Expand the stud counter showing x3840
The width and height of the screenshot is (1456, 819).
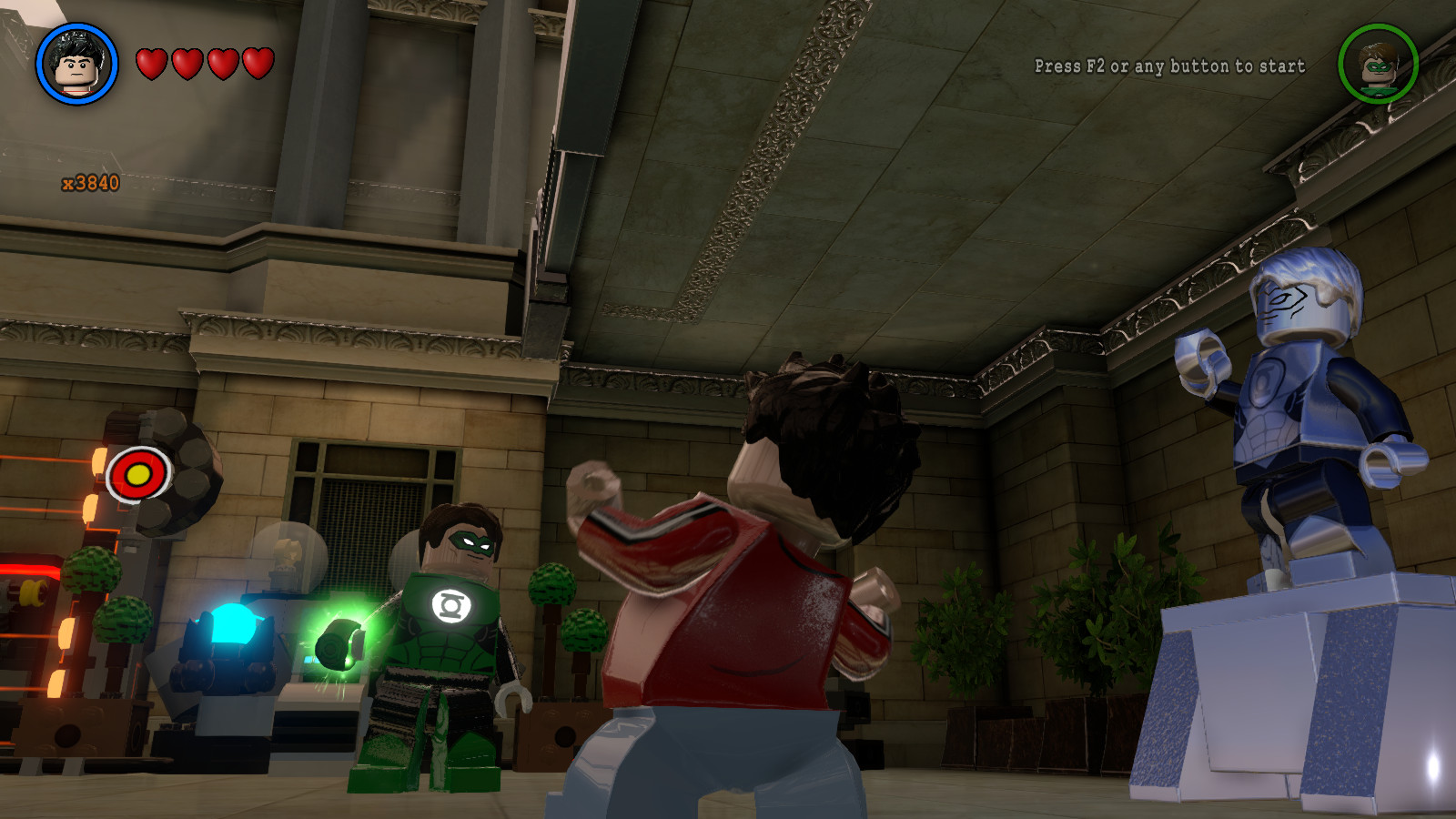pyautogui.click(x=91, y=180)
